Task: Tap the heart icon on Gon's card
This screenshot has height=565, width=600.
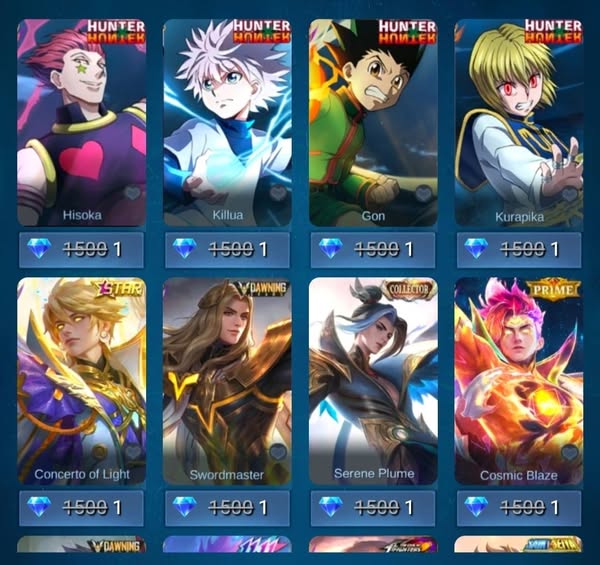Action: [x=424, y=193]
